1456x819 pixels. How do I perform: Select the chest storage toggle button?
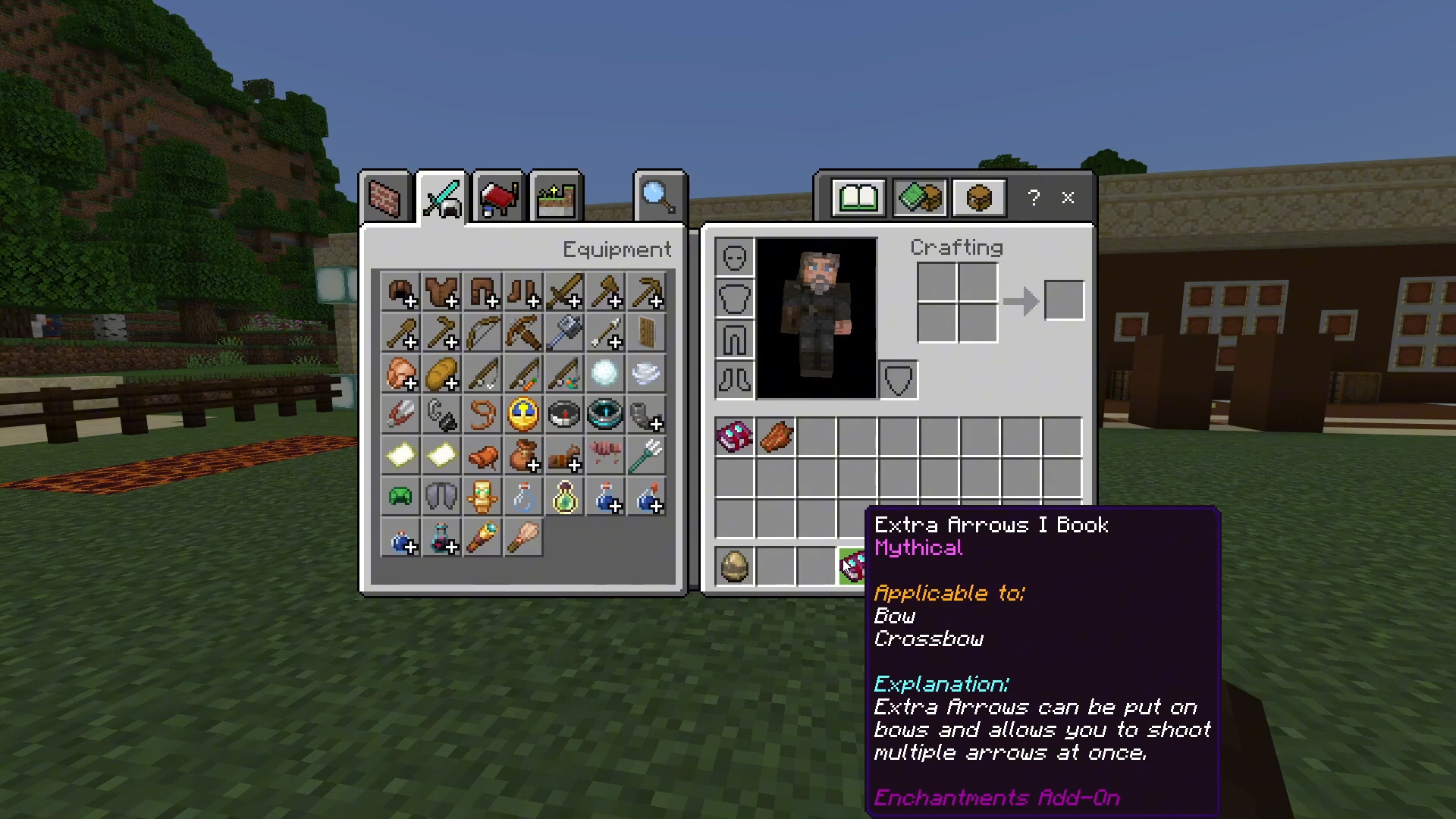coord(978,199)
